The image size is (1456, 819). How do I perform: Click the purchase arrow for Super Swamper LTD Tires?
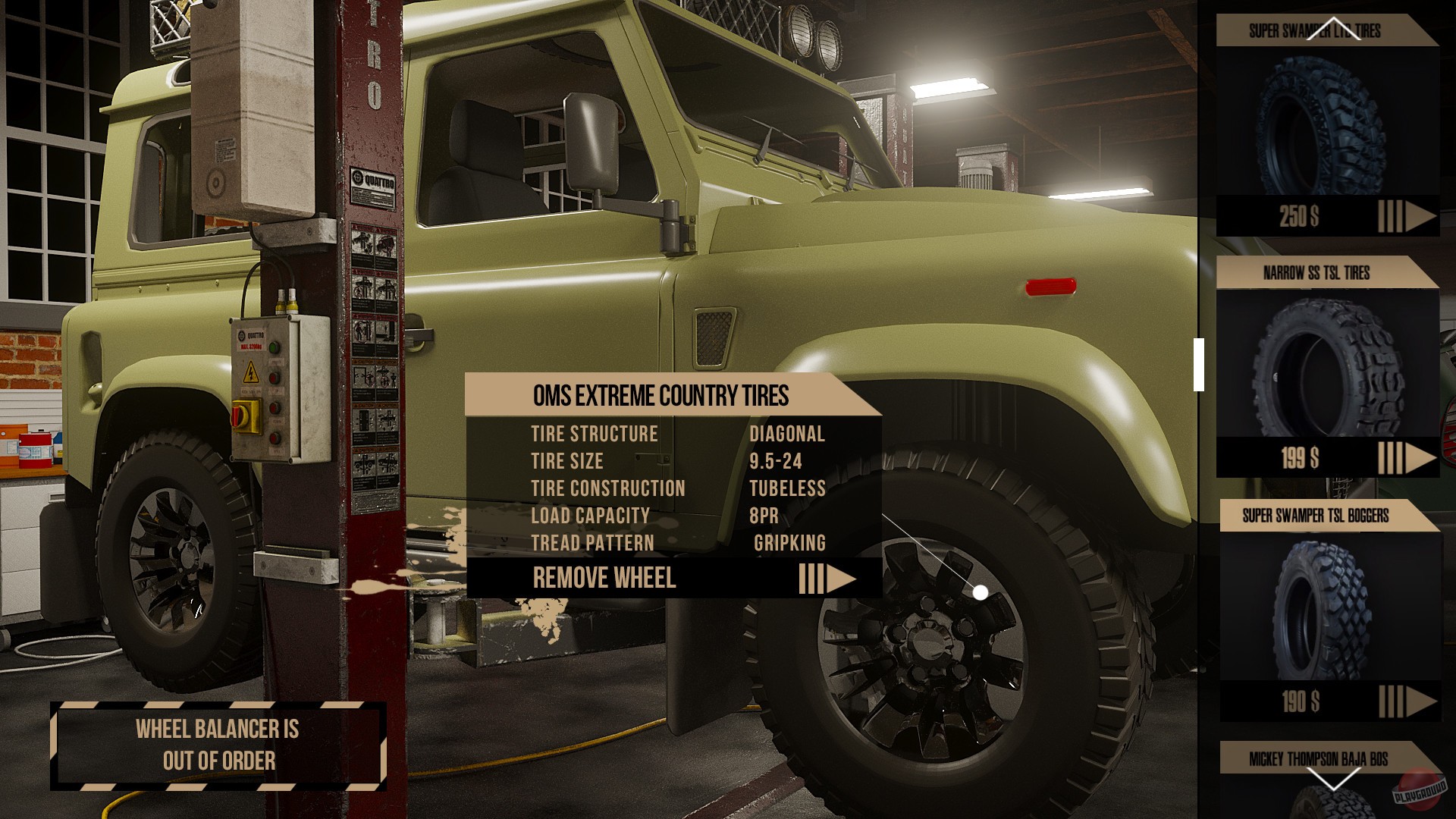(x=1413, y=218)
